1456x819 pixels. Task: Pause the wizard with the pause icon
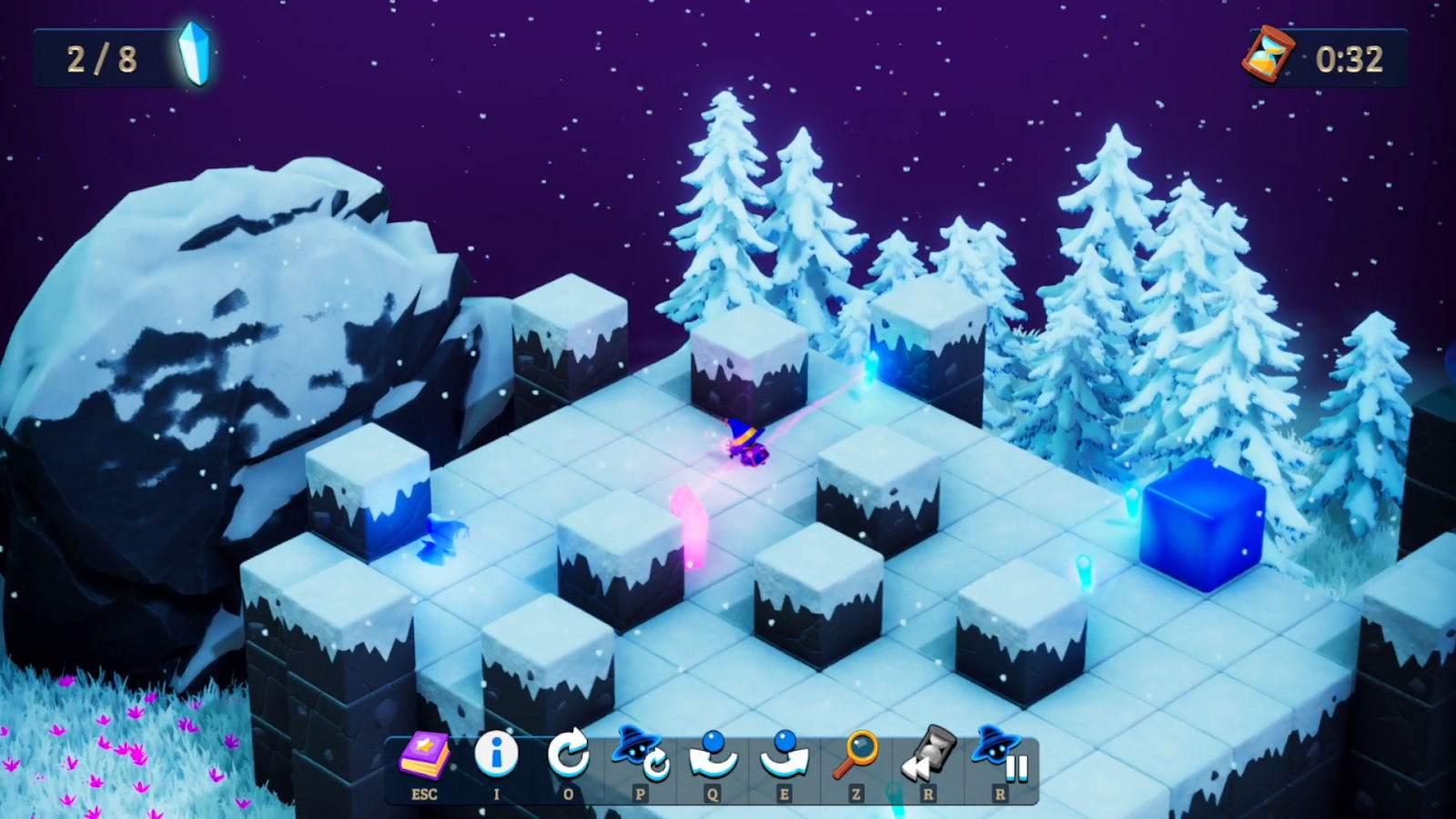click(x=999, y=755)
